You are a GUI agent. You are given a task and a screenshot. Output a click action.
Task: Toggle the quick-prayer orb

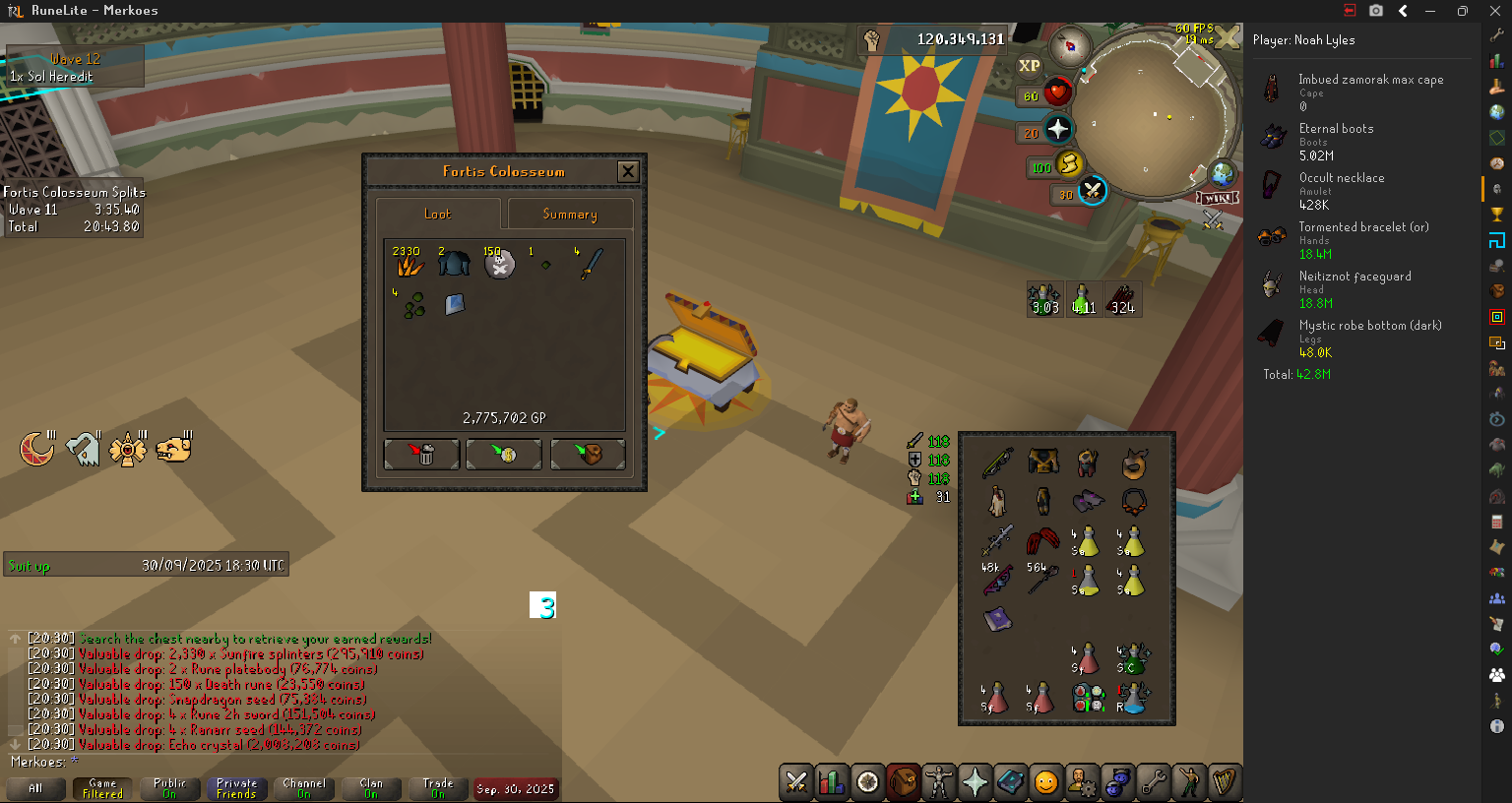(1058, 129)
